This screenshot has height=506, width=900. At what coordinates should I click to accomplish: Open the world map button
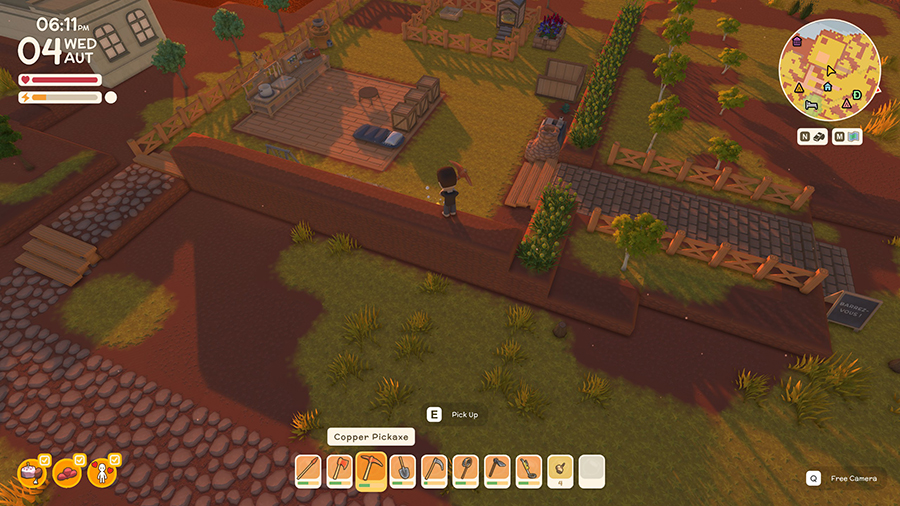(x=848, y=136)
